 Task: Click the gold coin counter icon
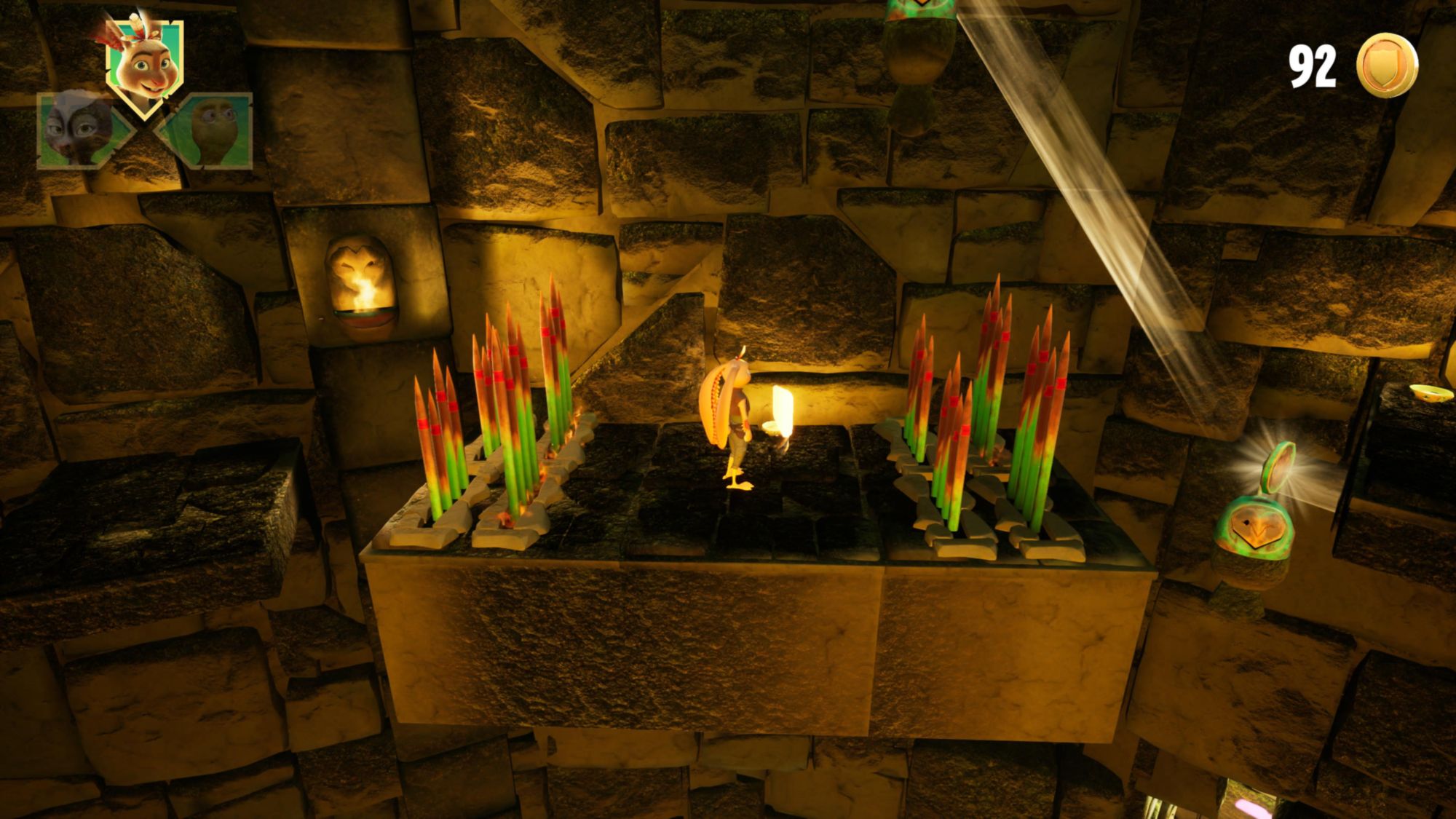[x=1387, y=66]
